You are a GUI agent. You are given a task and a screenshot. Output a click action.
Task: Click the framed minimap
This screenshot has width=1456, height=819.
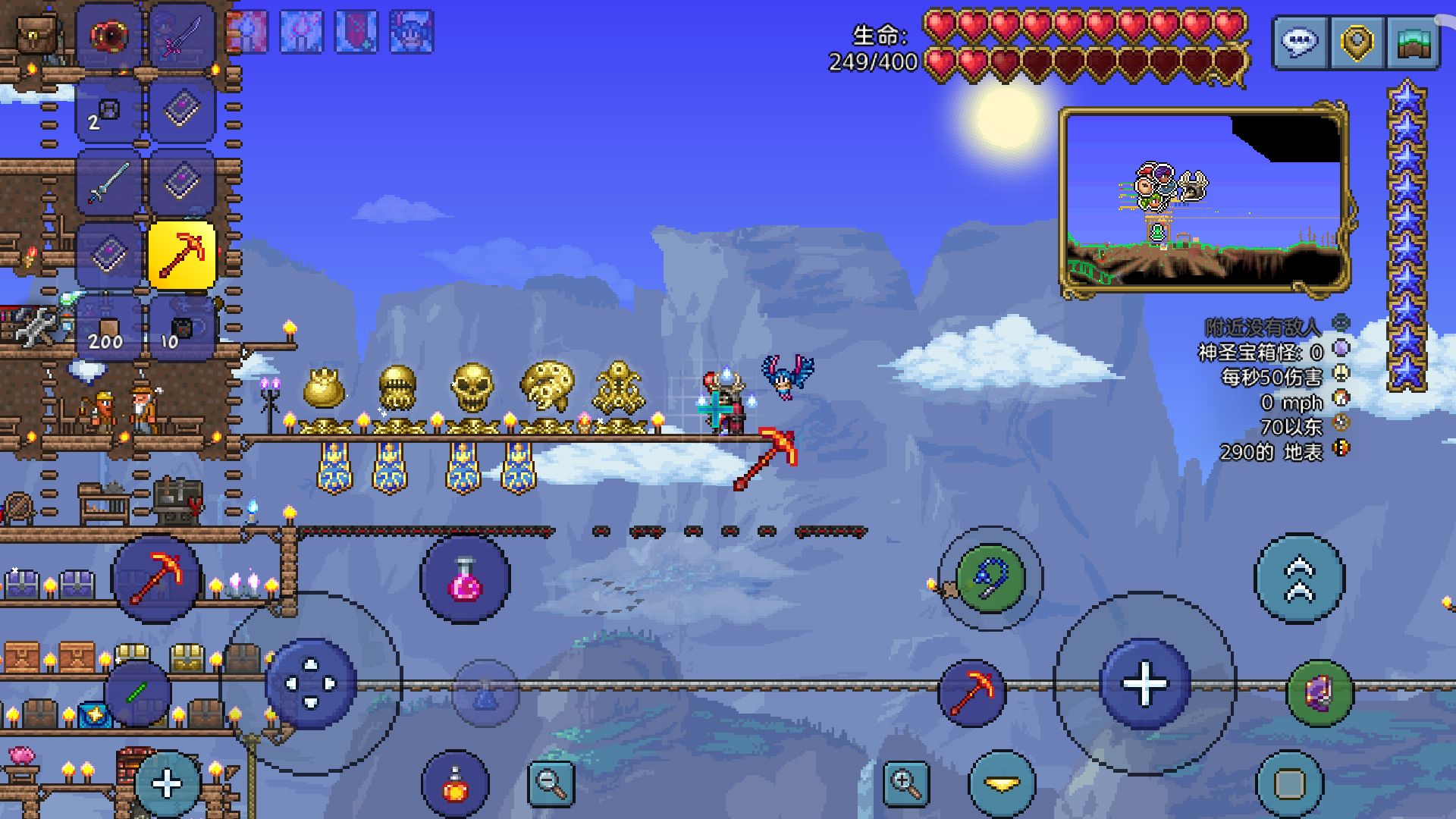[x=1204, y=200]
